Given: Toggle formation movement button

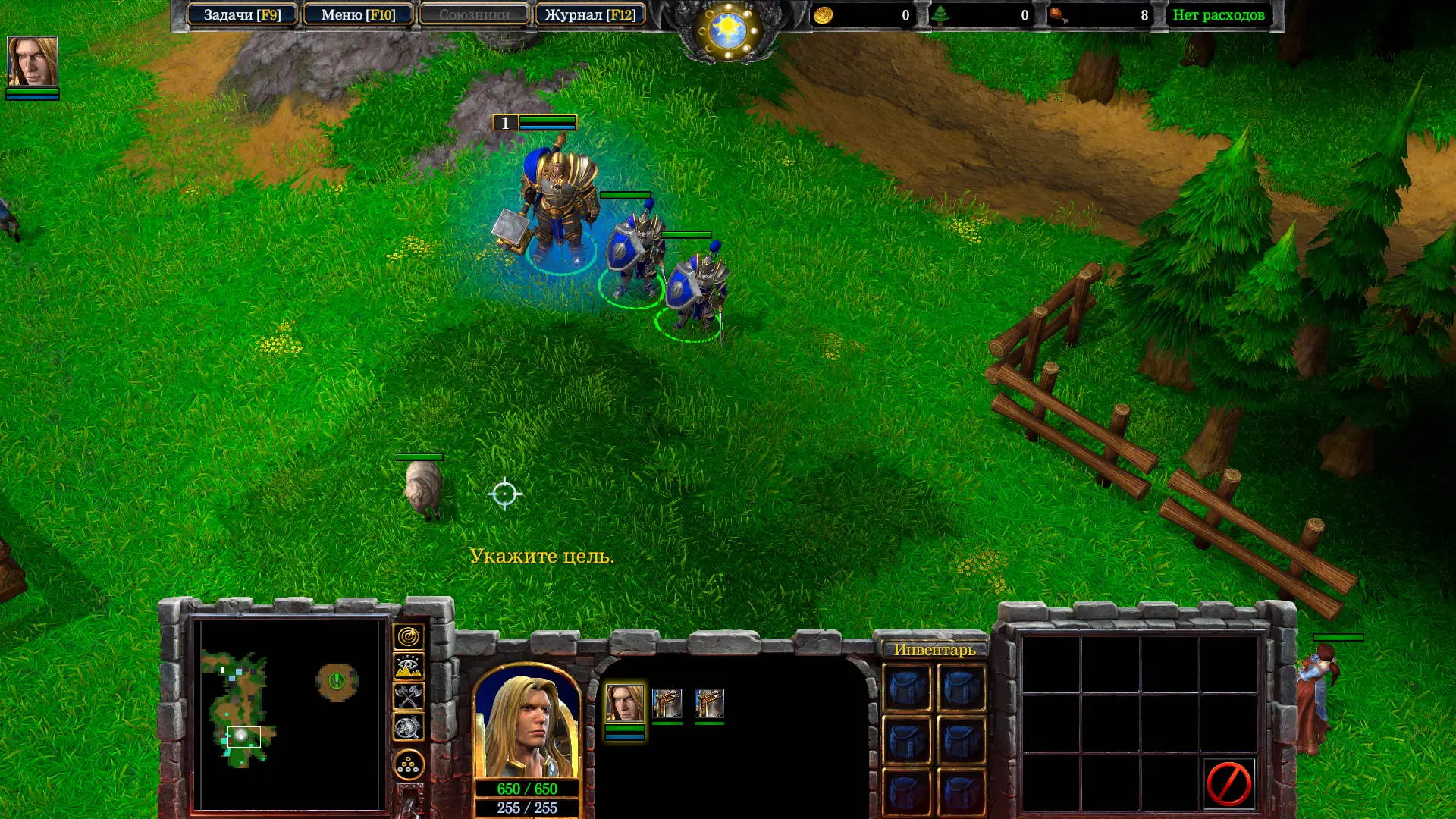Looking at the screenshot, I should tap(409, 765).
